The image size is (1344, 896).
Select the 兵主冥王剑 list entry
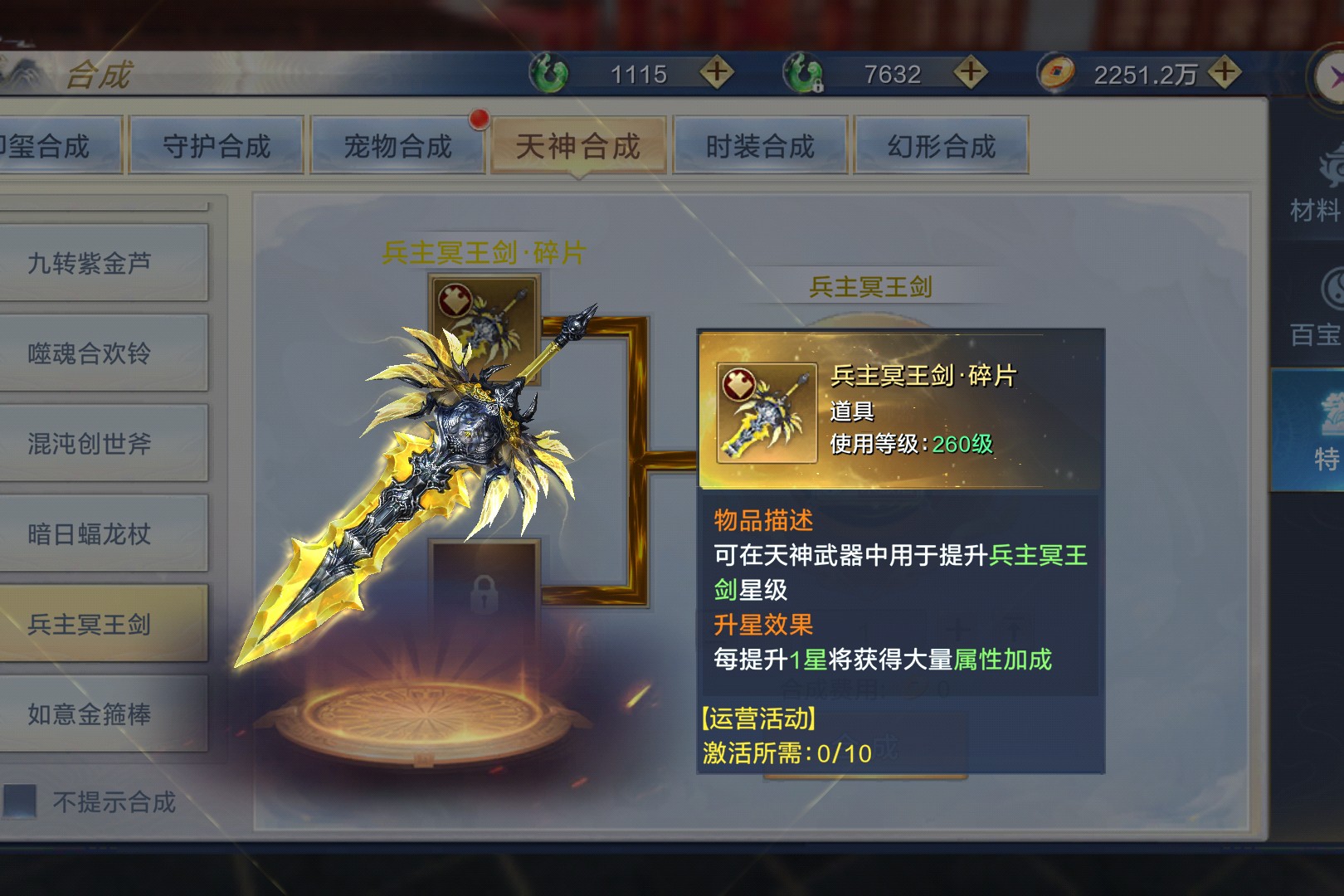coord(90,624)
